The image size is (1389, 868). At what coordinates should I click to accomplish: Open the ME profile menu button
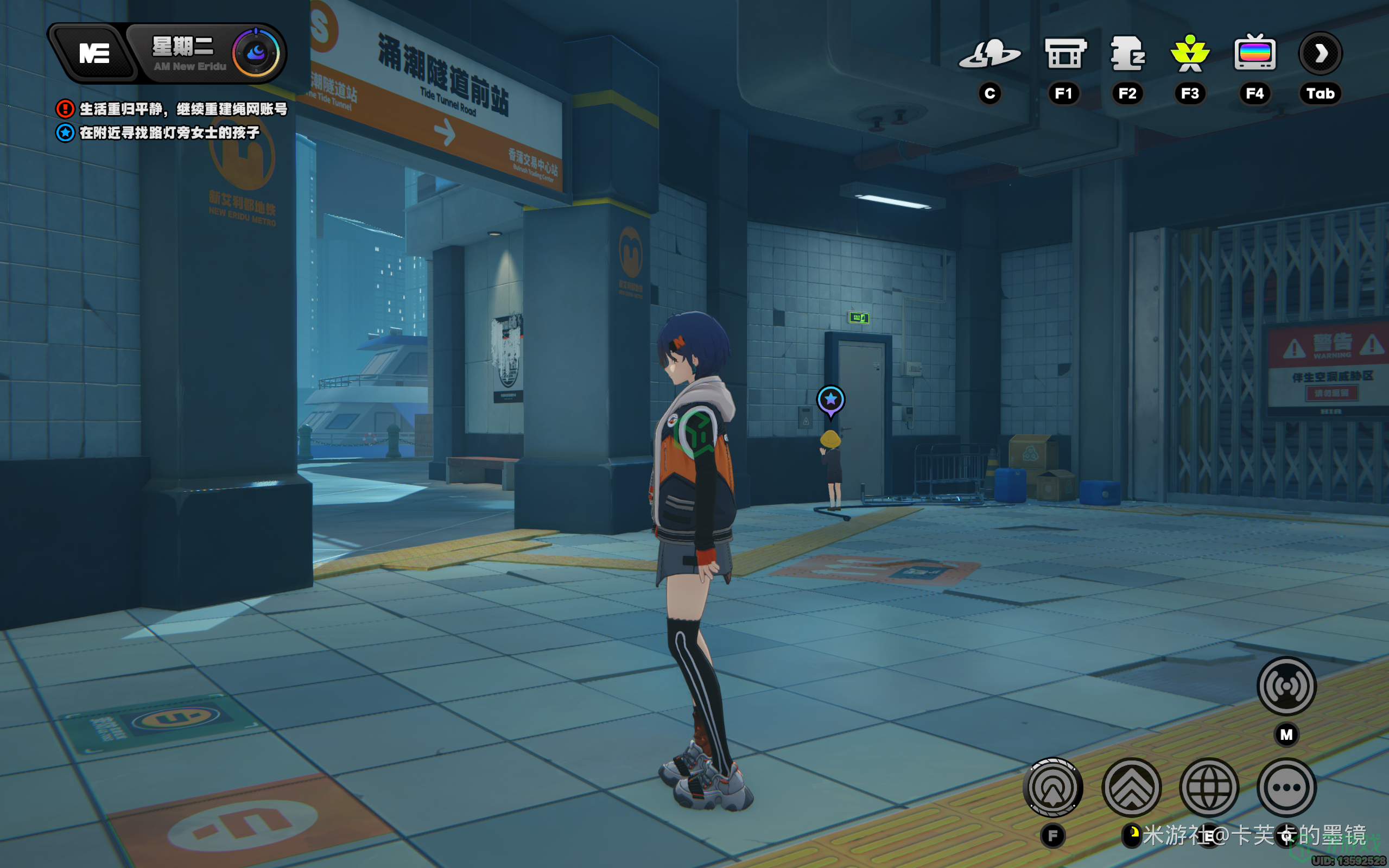[93, 54]
